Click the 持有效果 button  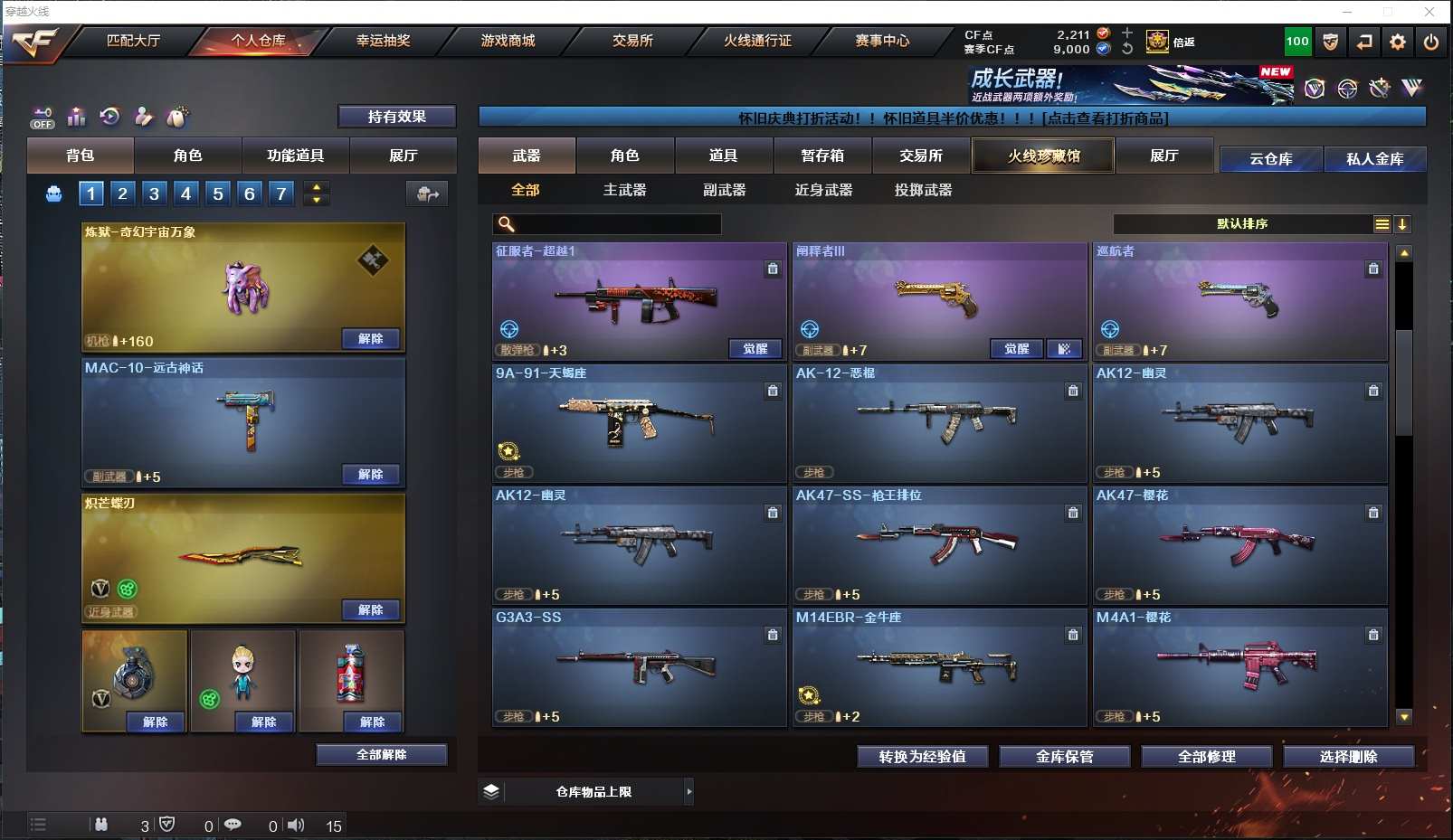coord(396,117)
